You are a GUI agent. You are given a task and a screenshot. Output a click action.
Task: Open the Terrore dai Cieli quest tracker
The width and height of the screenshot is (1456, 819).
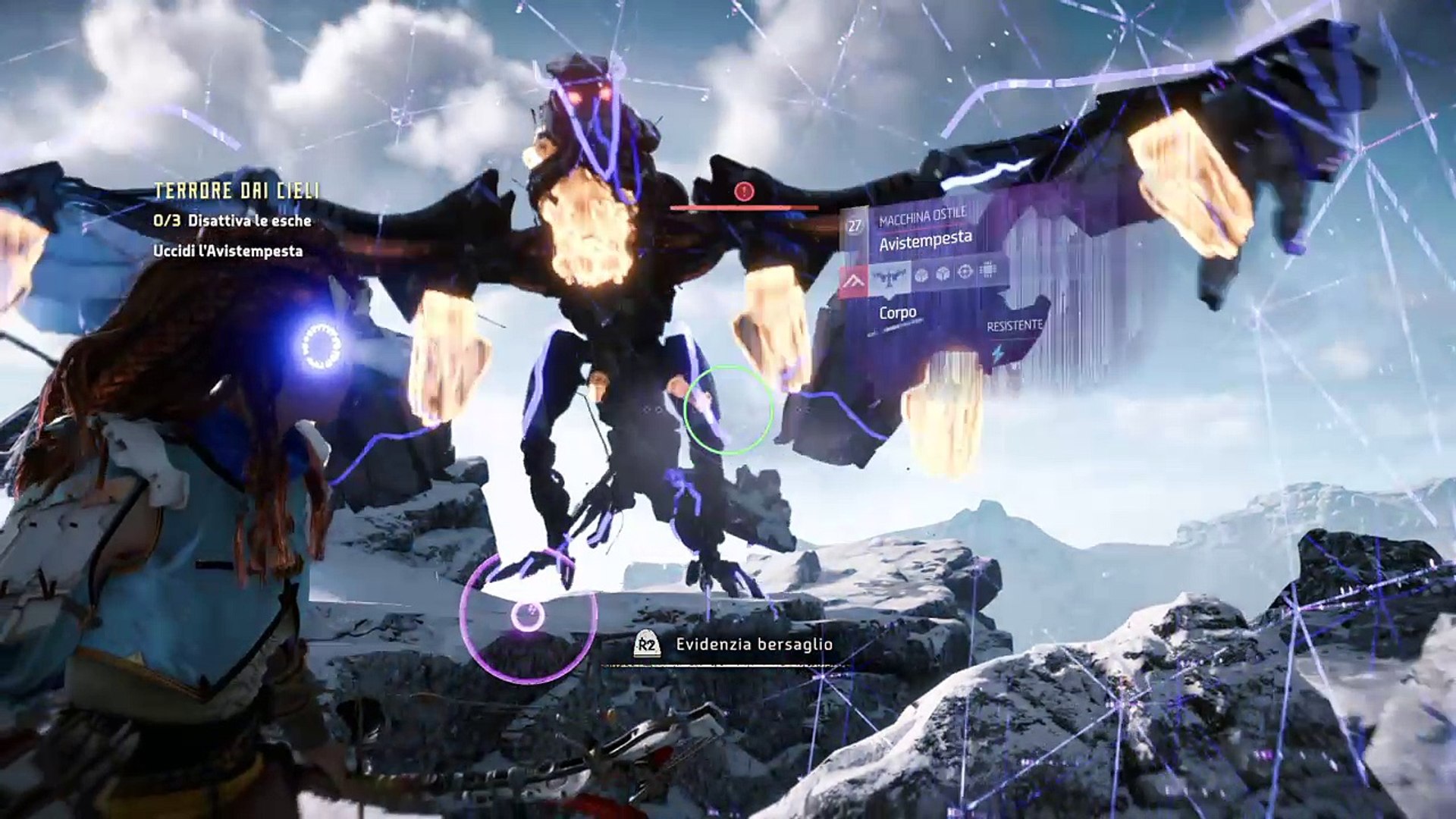[x=237, y=191]
